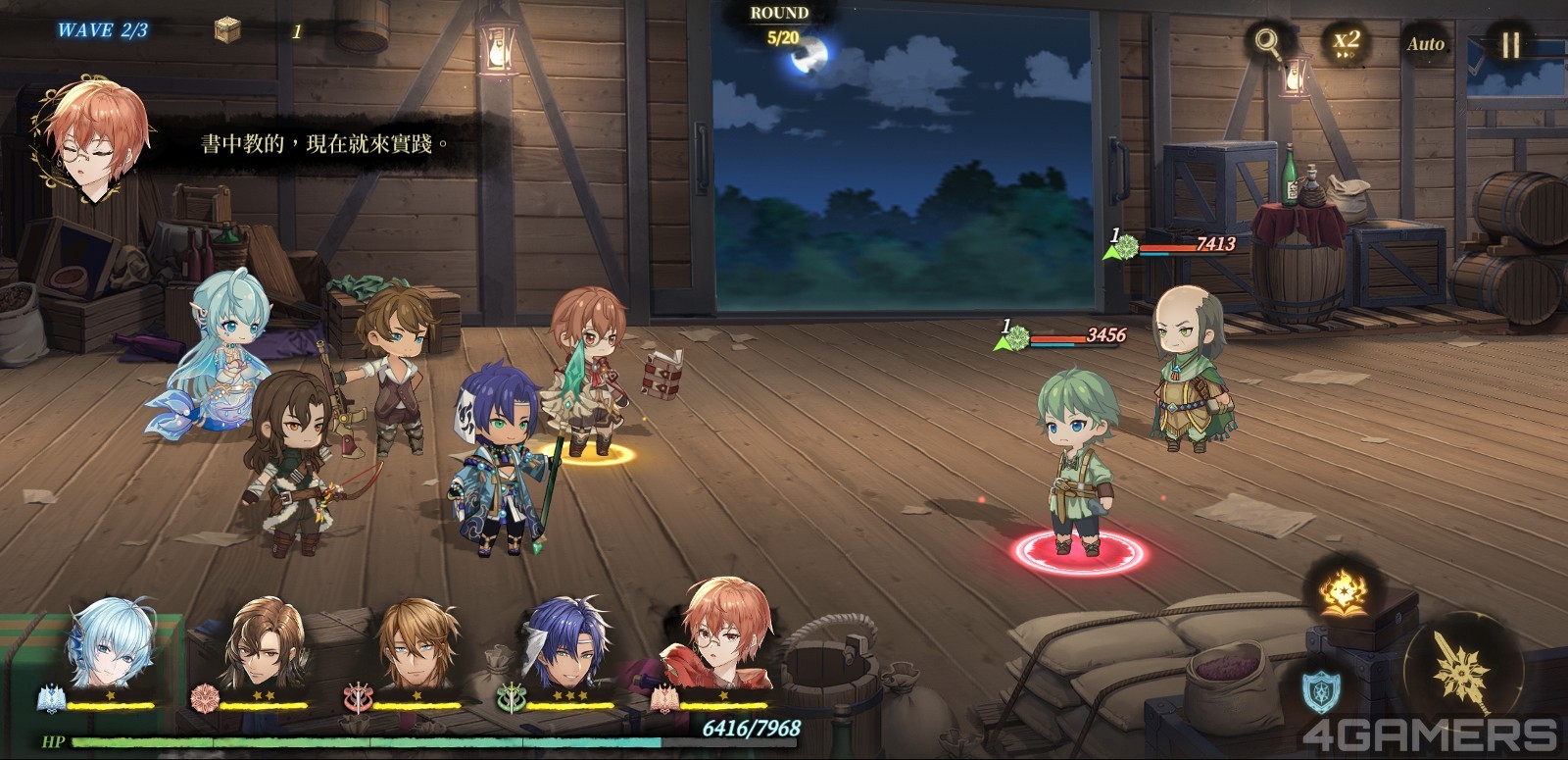
Task: Pause the battle
Action: click(x=1510, y=43)
